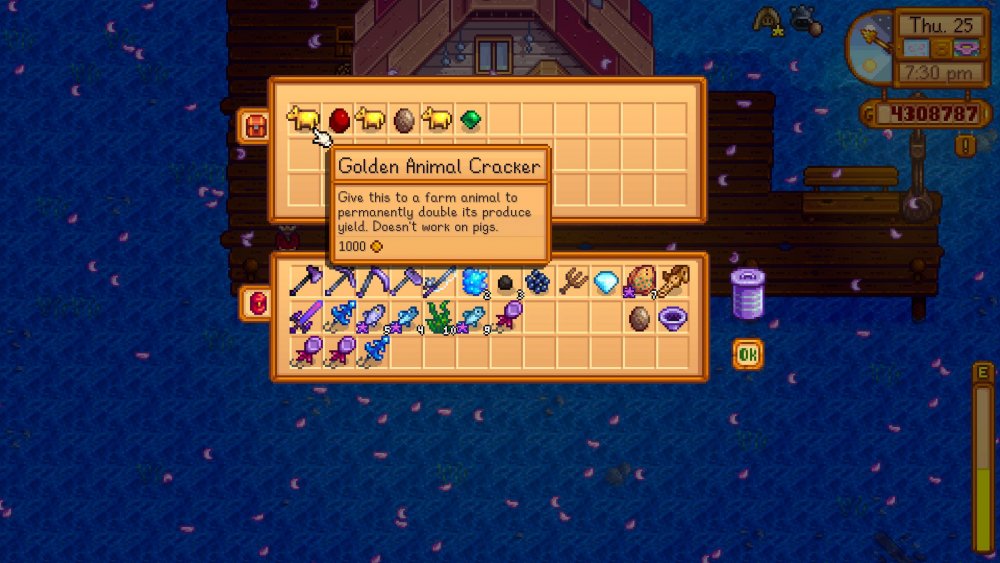Click the chest icon button beside storage
1000x563 pixels.
pos(254,126)
